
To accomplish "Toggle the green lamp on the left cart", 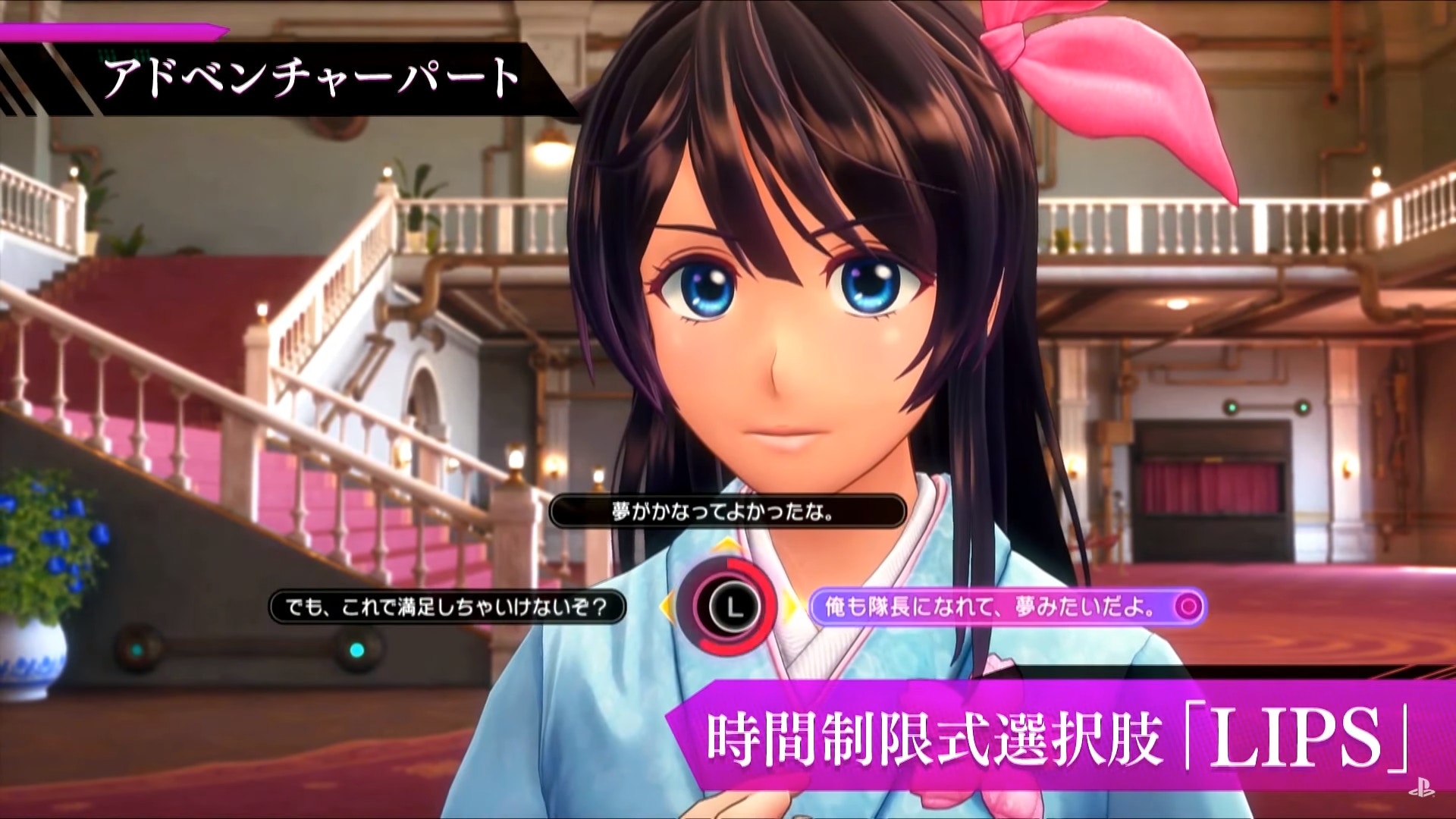I will (356, 650).
